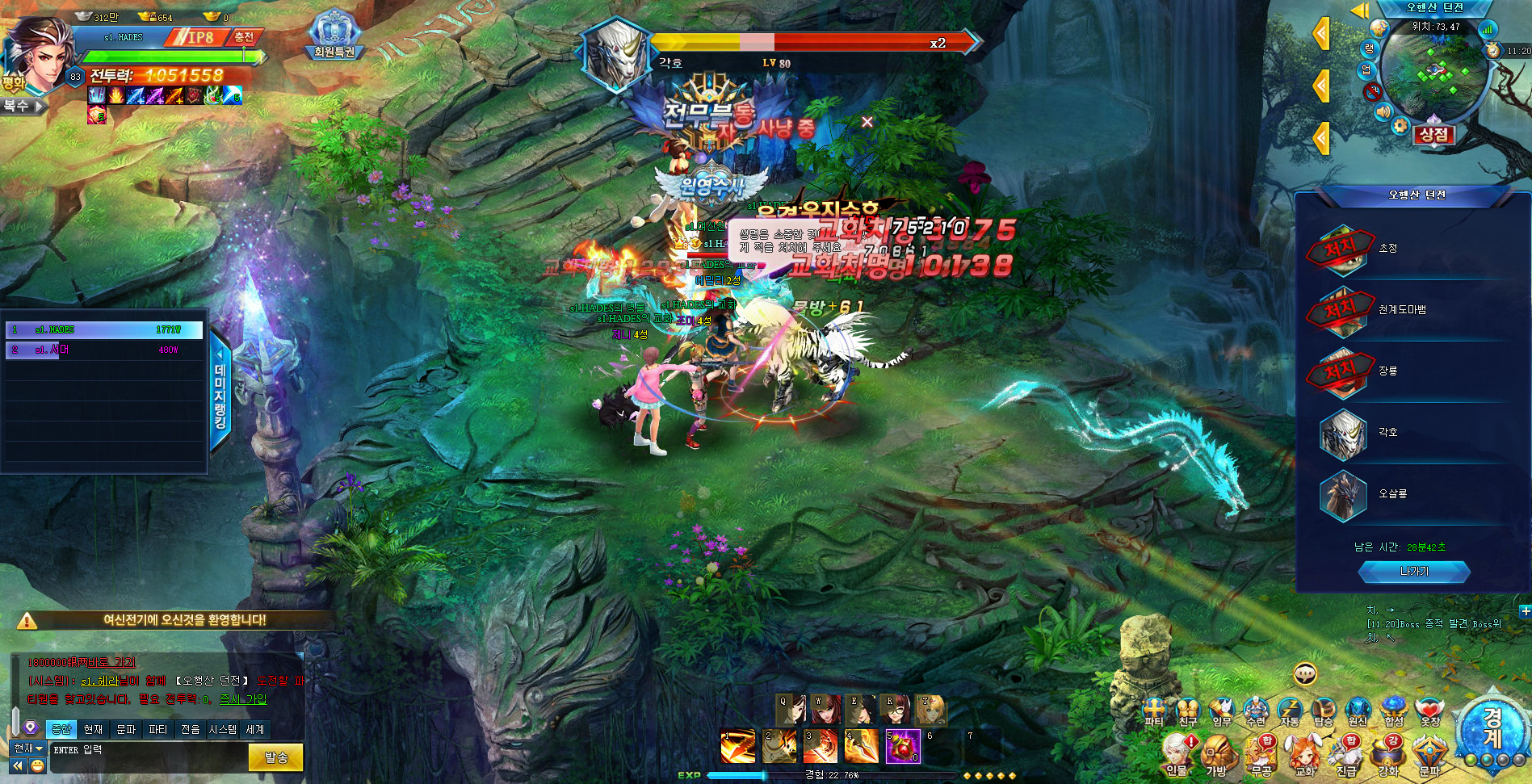Open the 강화 enhancement menu

(1388, 756)
